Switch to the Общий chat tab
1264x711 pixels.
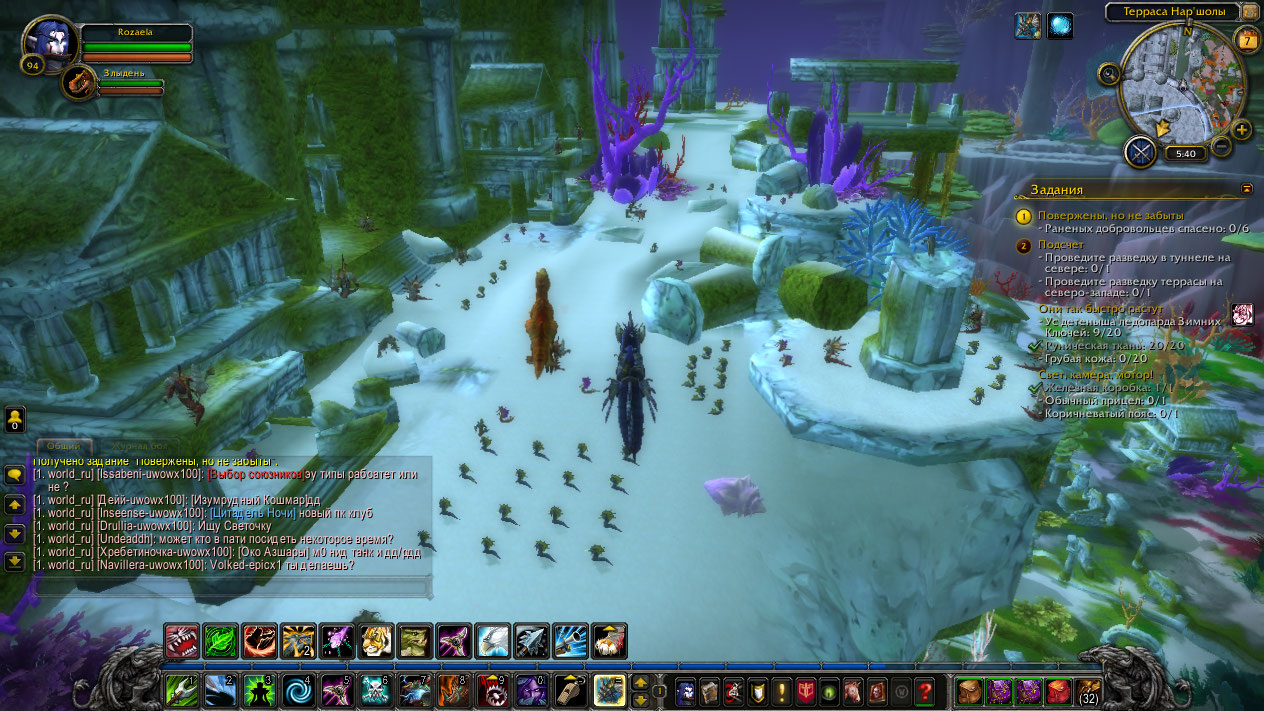(64, 446)
